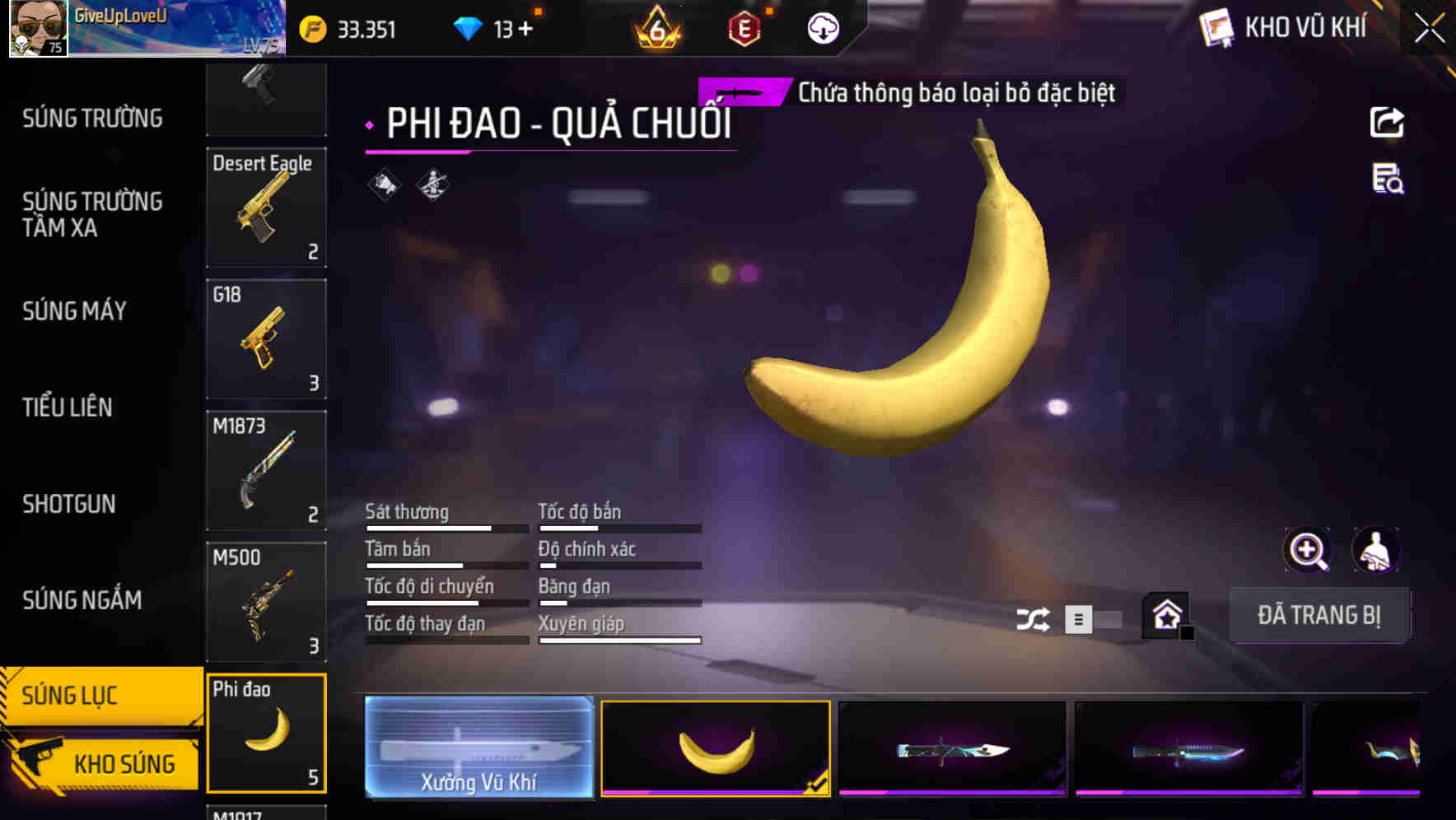Open the cloud download icon
Image resolution: width=1456 pixels, height=820 pixels.
tap(821, 28)
